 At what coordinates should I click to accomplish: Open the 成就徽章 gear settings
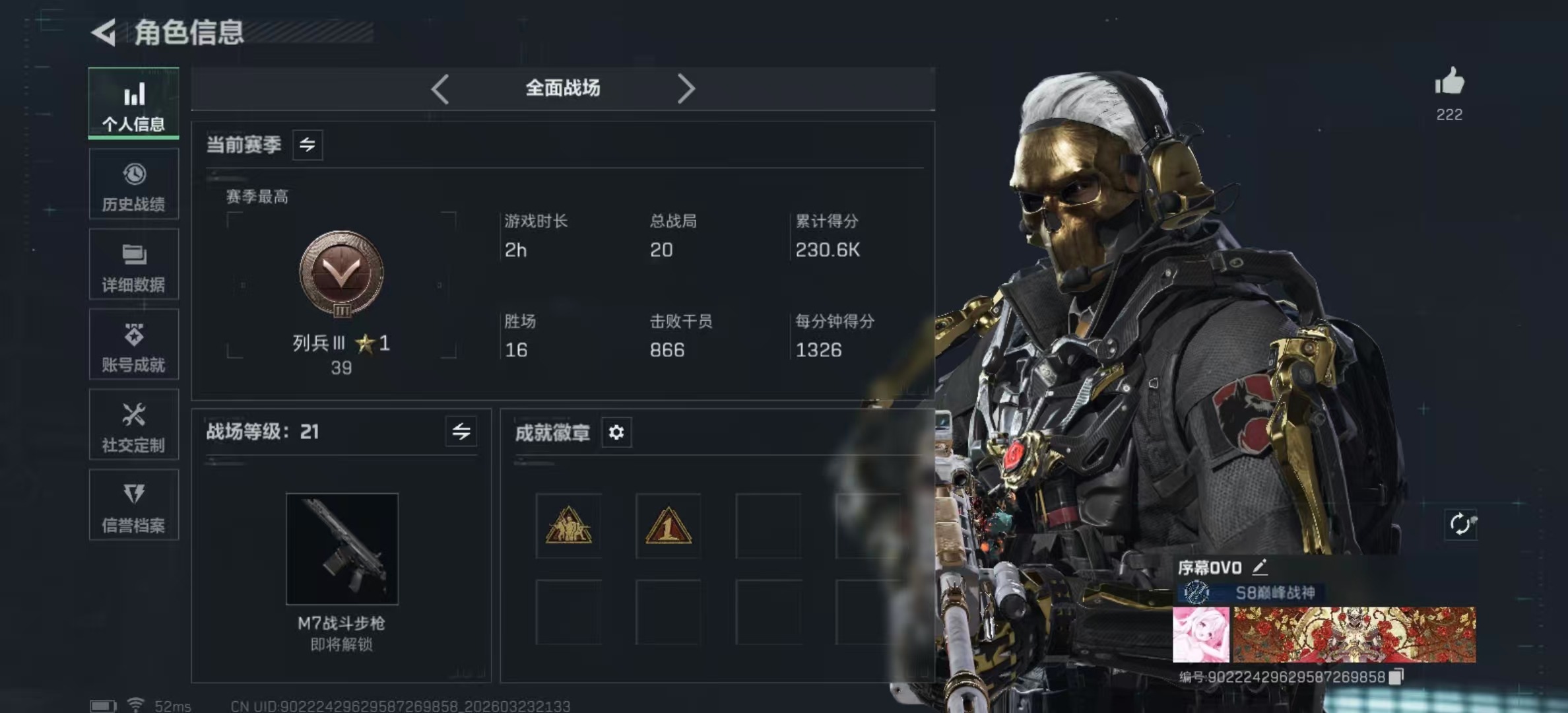pos(616,432)
